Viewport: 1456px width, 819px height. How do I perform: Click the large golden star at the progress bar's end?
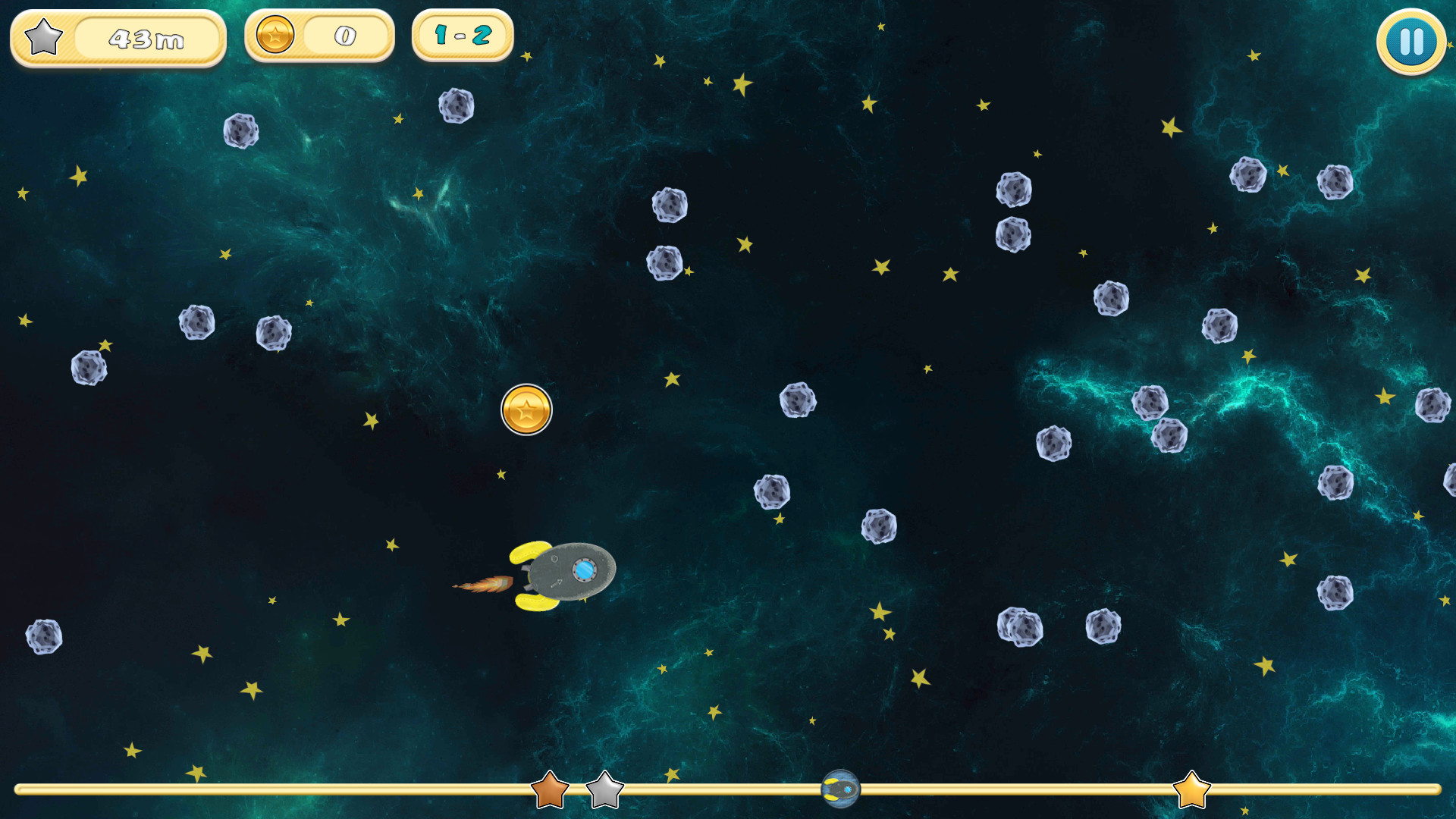coord(1191,791)
